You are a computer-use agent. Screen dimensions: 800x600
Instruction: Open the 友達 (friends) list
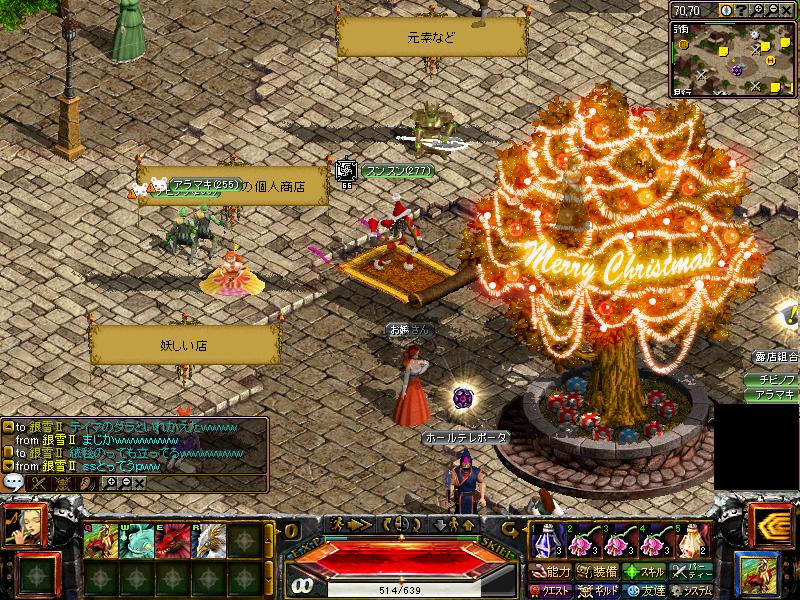(x=644, y=590)
